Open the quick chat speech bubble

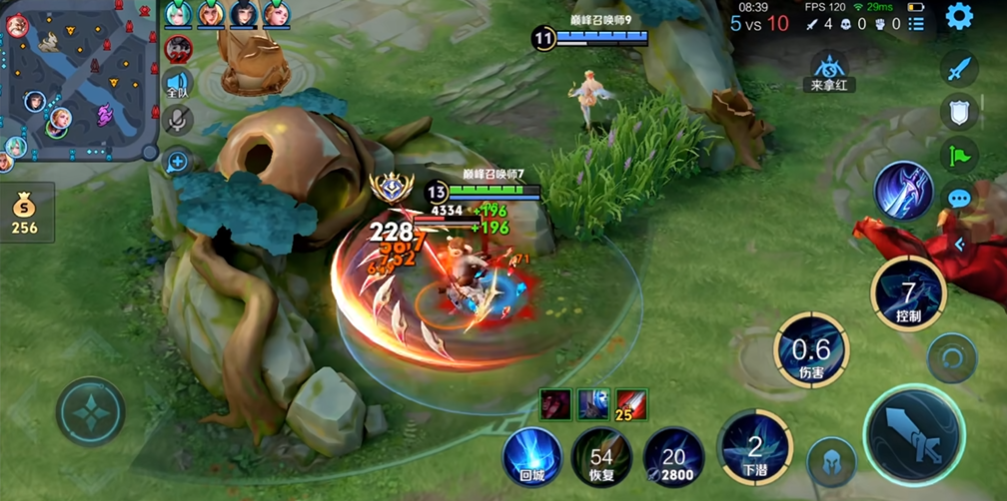[x=959, y=198]
